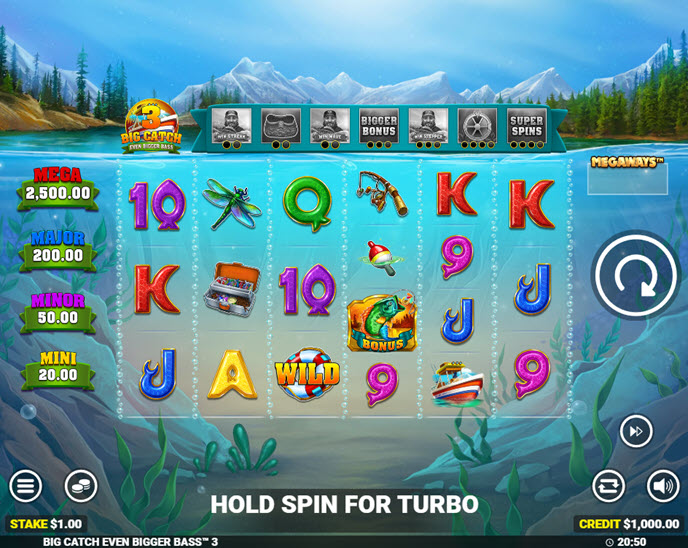The image size is (688, 548).
Task: Open autoplay with the looping arrows button
Action: 608,487
